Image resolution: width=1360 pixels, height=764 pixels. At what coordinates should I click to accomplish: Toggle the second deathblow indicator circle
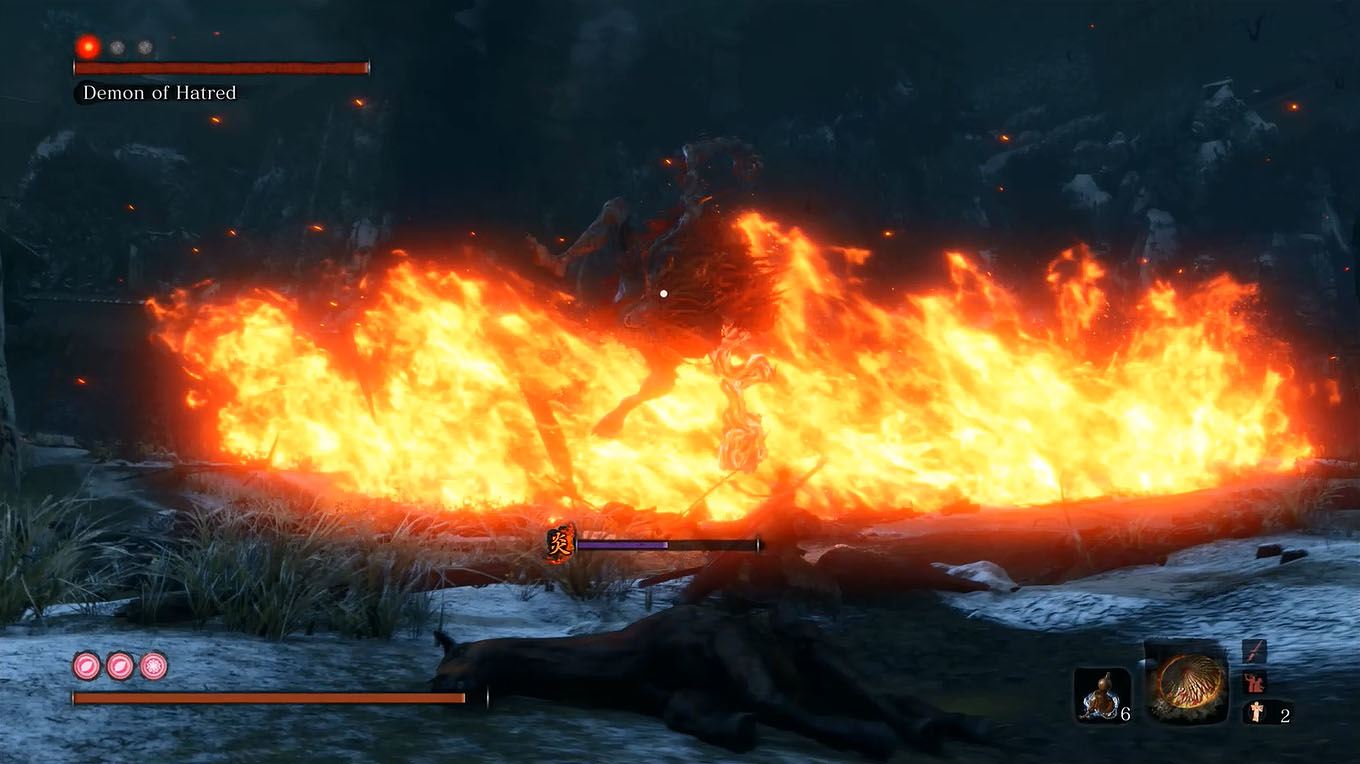(x=116, y=46)
